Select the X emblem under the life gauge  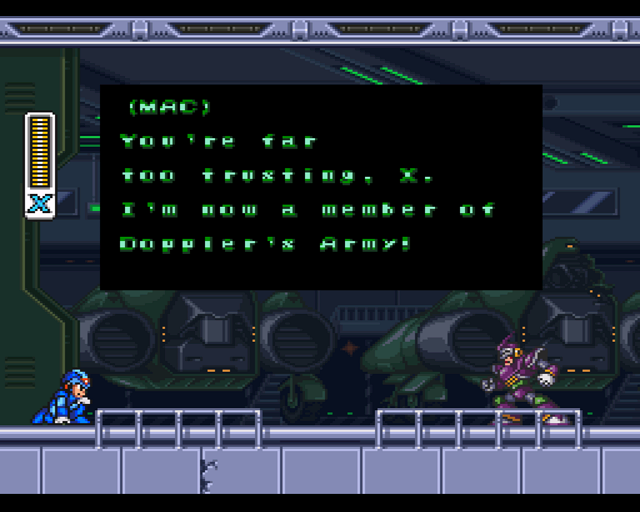(x=40, y=204)
